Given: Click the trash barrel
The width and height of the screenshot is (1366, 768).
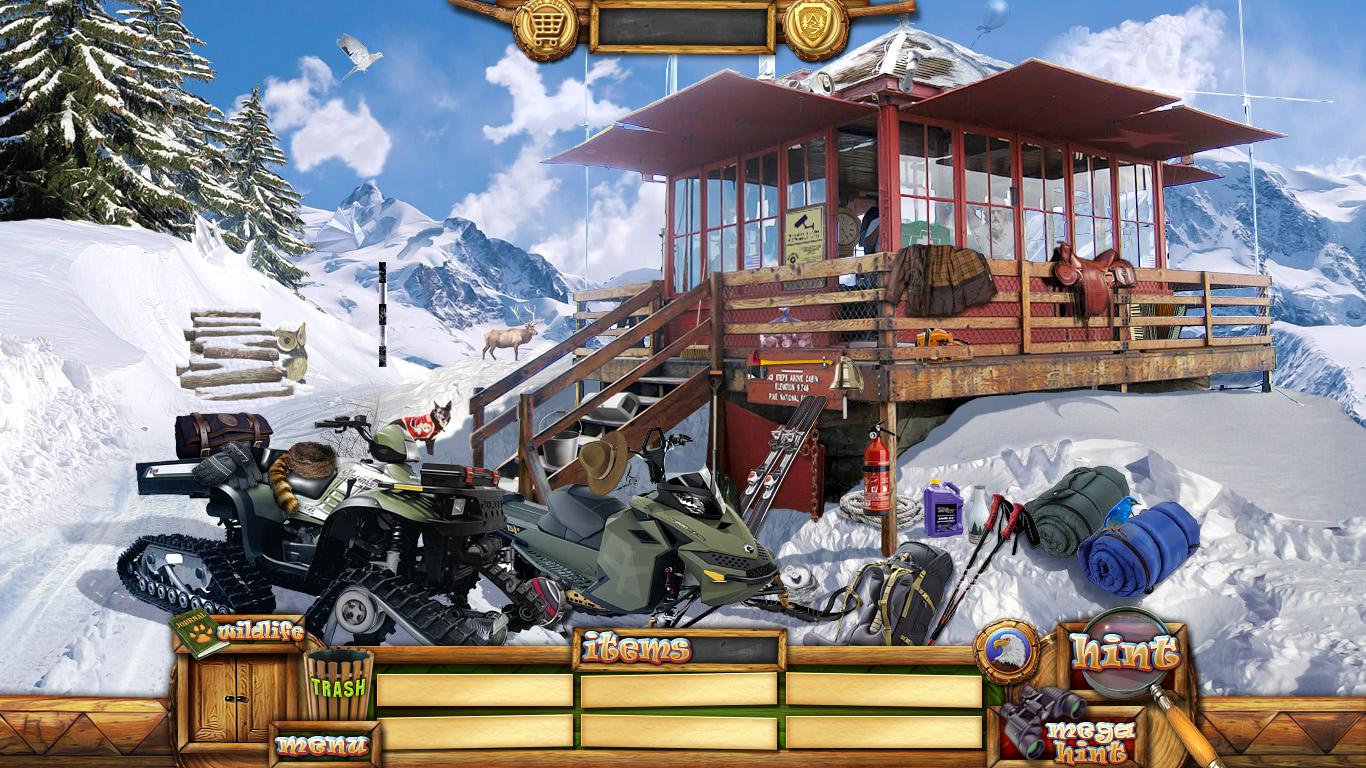Looking at the screenshot, I should [338, 684].
